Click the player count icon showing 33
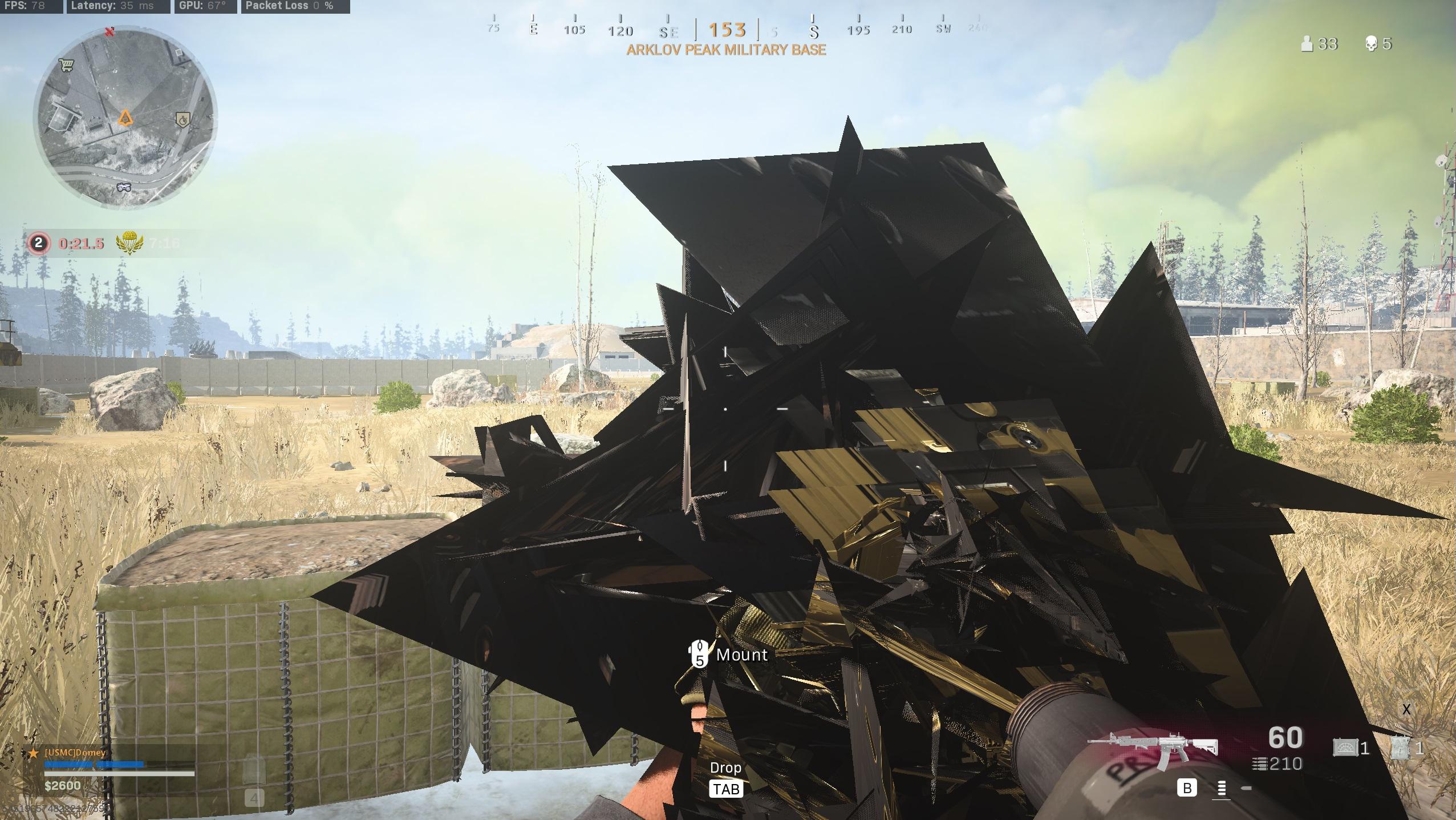1456x820 pixels. tap(1308, 44)
